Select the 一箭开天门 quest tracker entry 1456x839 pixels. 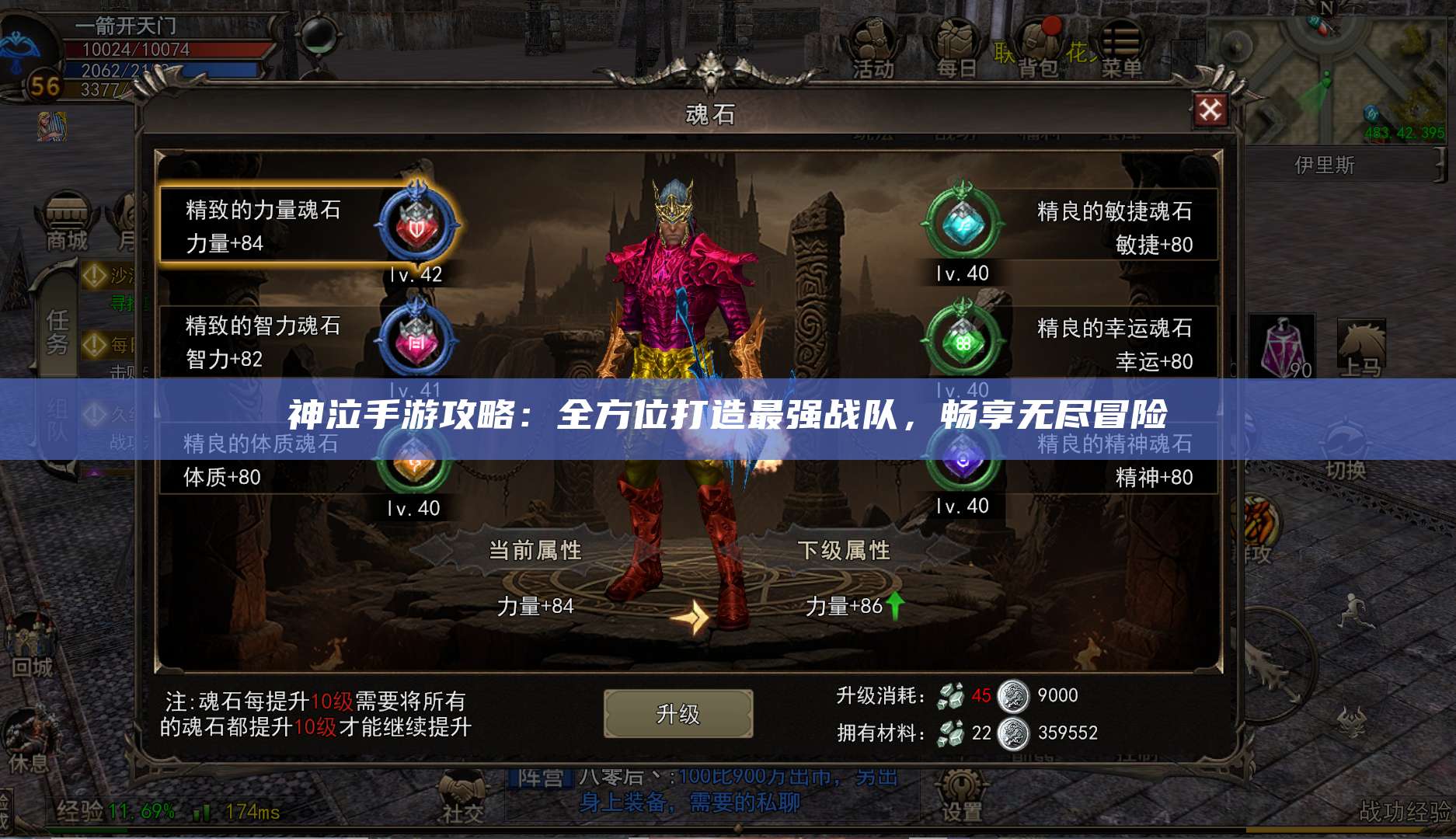click(x=124, y=26)
